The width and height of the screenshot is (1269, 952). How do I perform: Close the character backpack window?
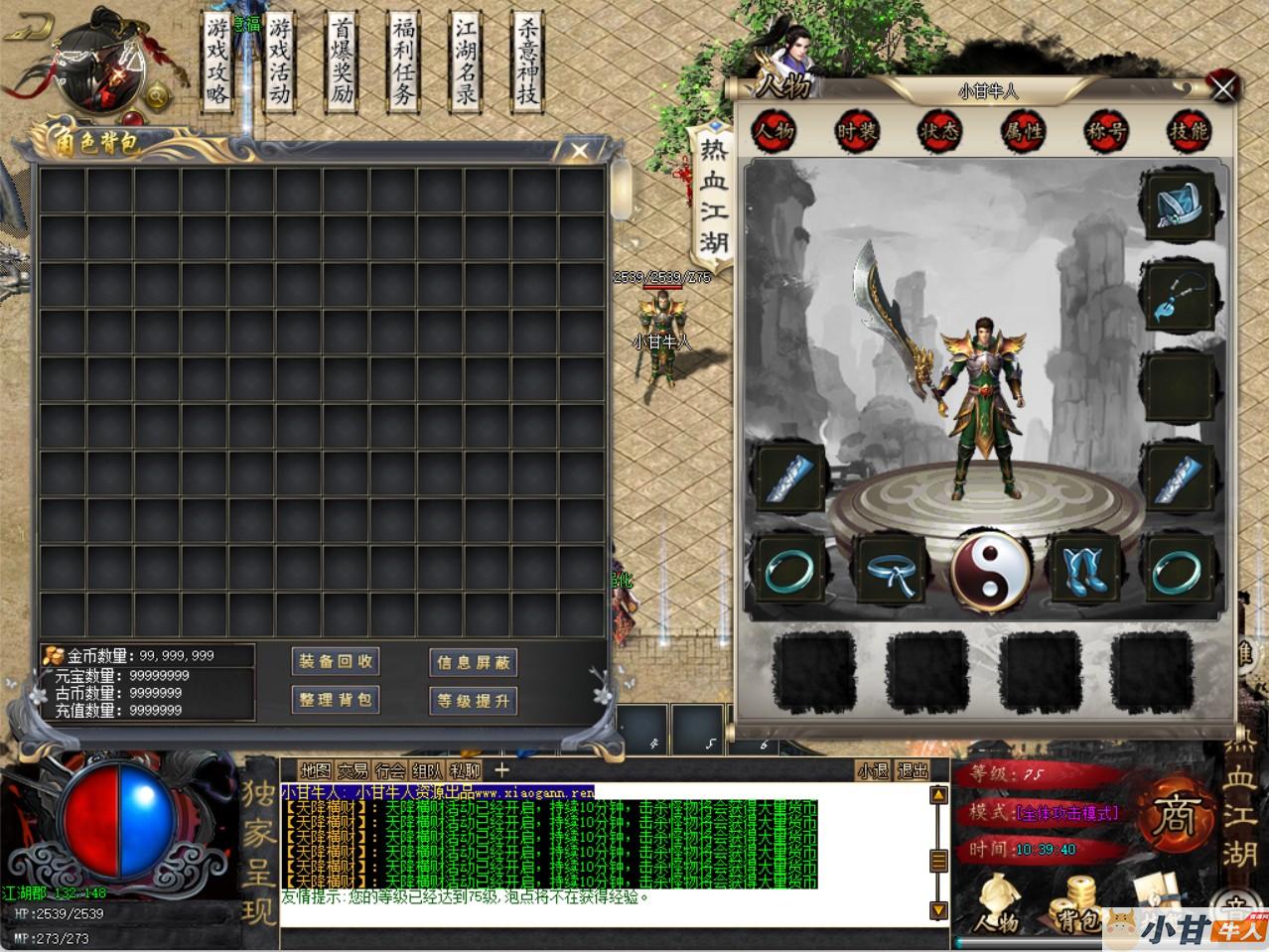580,151
